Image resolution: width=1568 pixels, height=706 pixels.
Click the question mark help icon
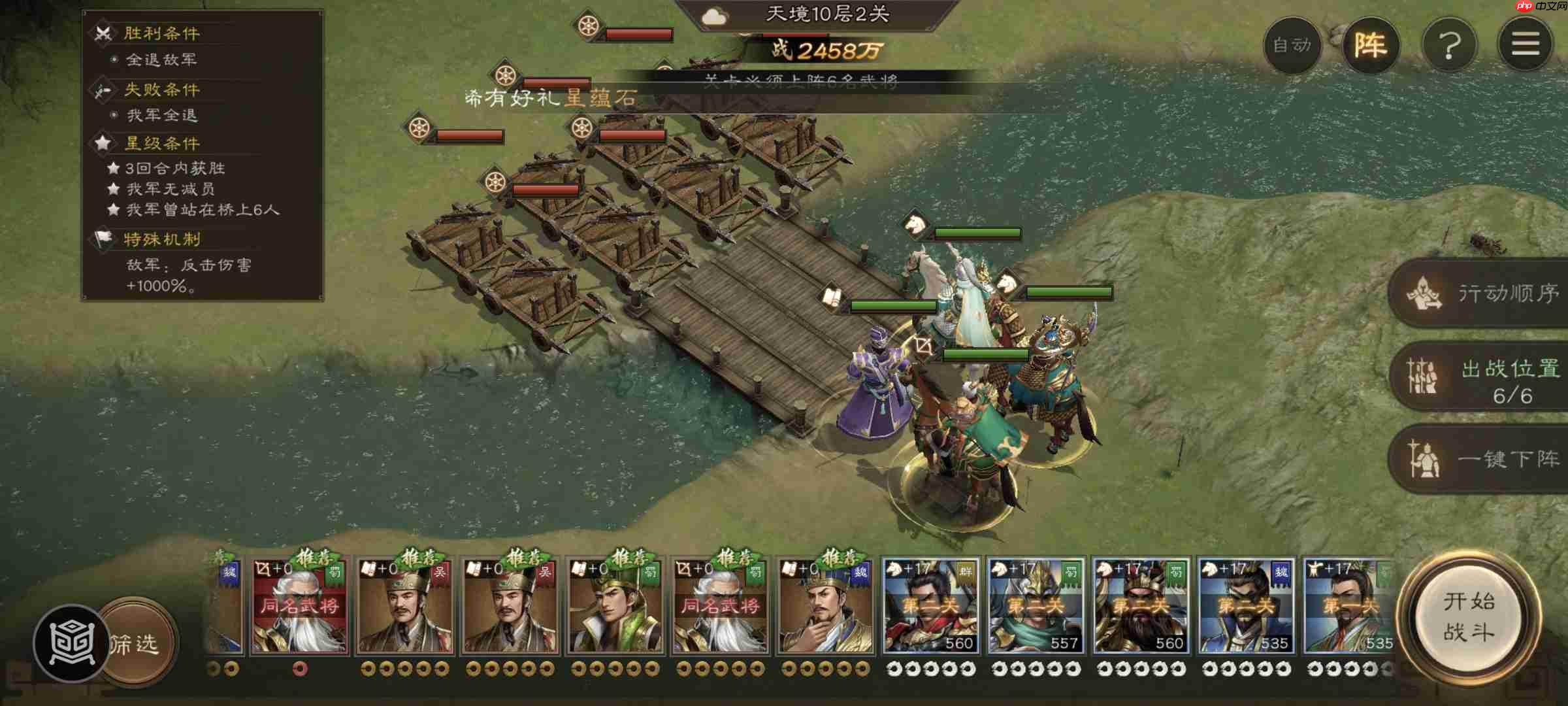point(1450,44)
